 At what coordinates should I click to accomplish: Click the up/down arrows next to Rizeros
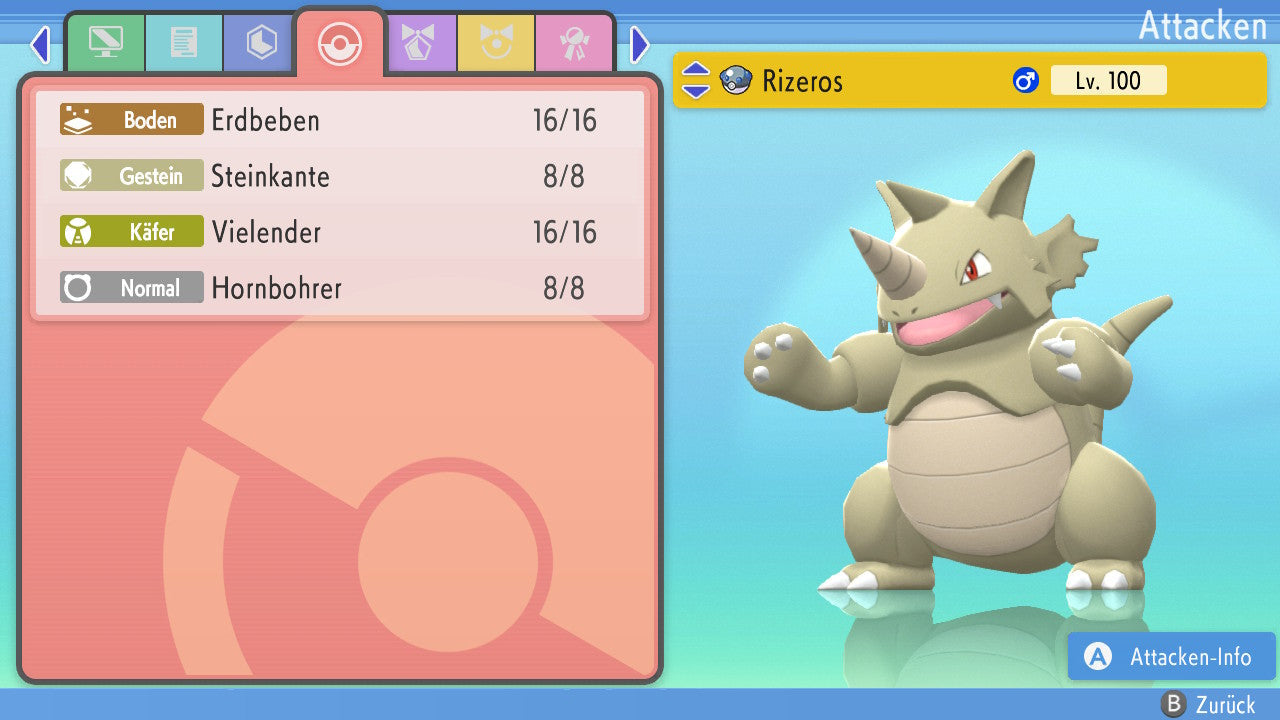pyautogui.click(x=696, y=81)
